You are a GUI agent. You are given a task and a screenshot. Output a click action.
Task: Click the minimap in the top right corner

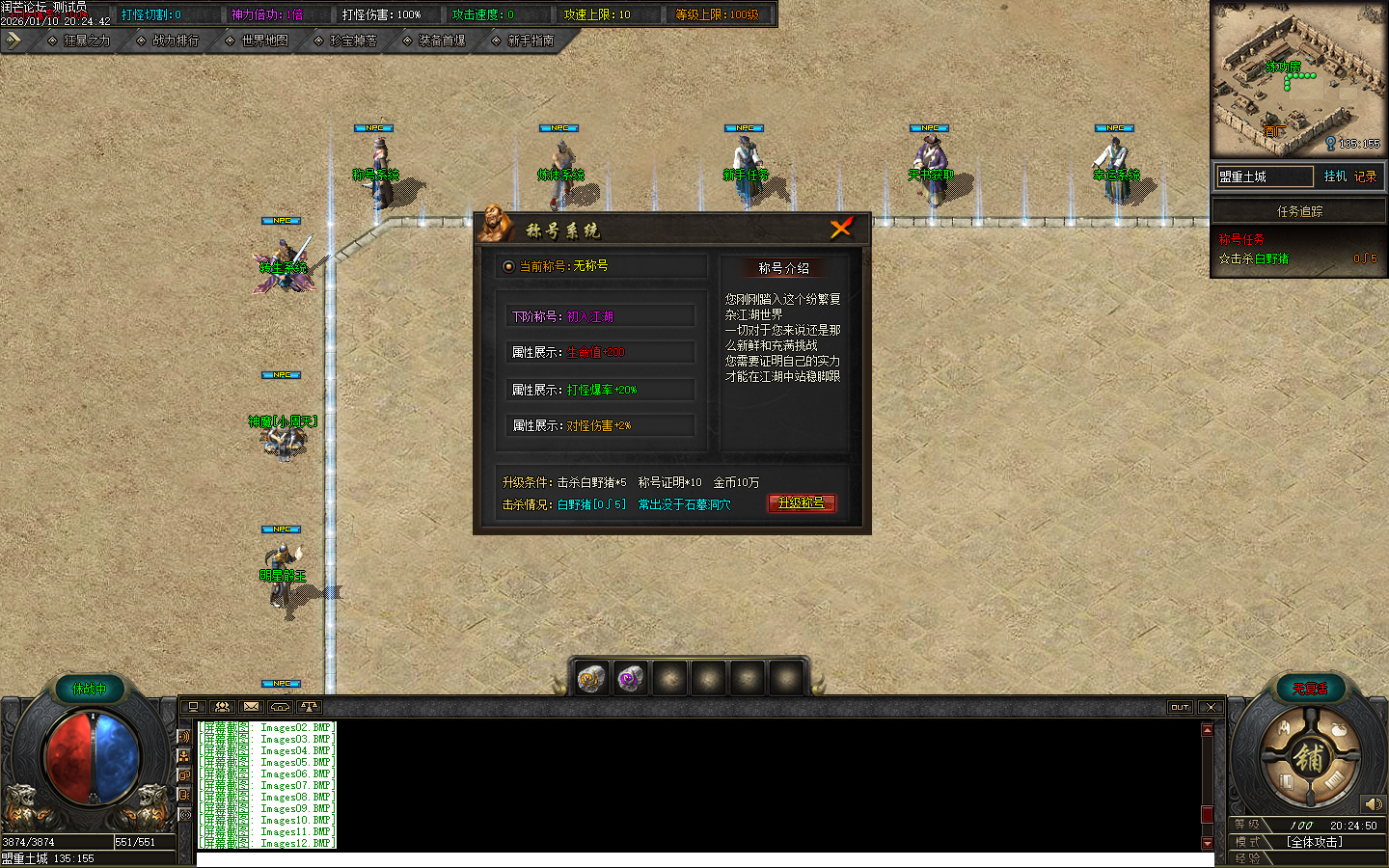click(1299, 79)
